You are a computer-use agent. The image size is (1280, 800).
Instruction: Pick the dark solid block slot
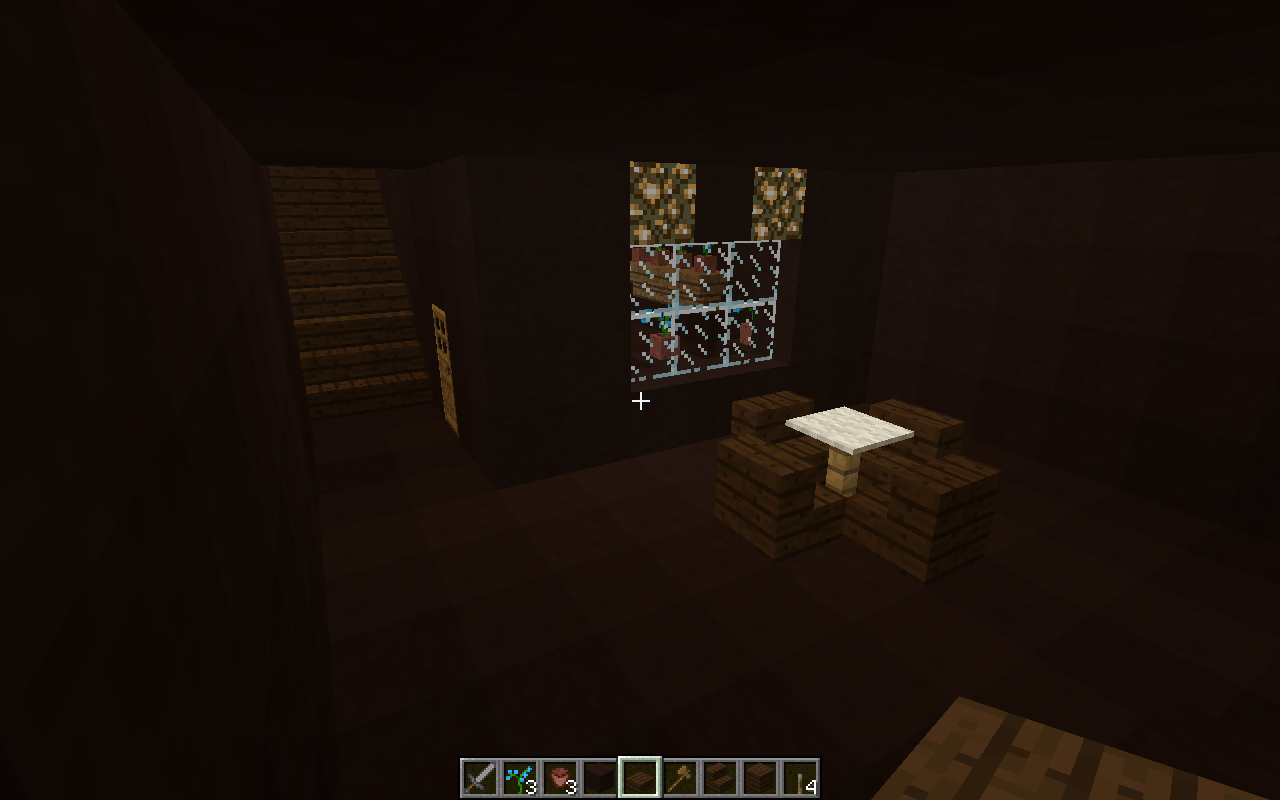coord(600,778)
